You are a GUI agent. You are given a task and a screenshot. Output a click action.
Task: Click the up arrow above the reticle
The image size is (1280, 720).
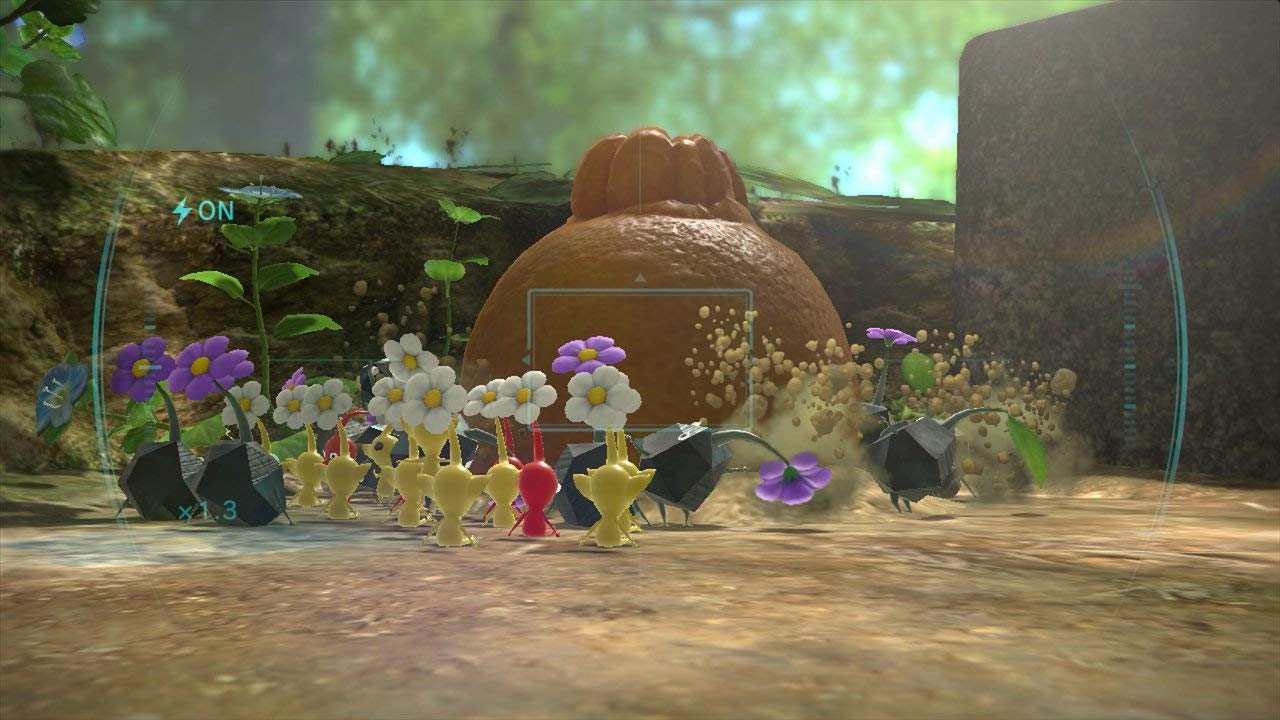pyautogui.click(x=638, y=280)
